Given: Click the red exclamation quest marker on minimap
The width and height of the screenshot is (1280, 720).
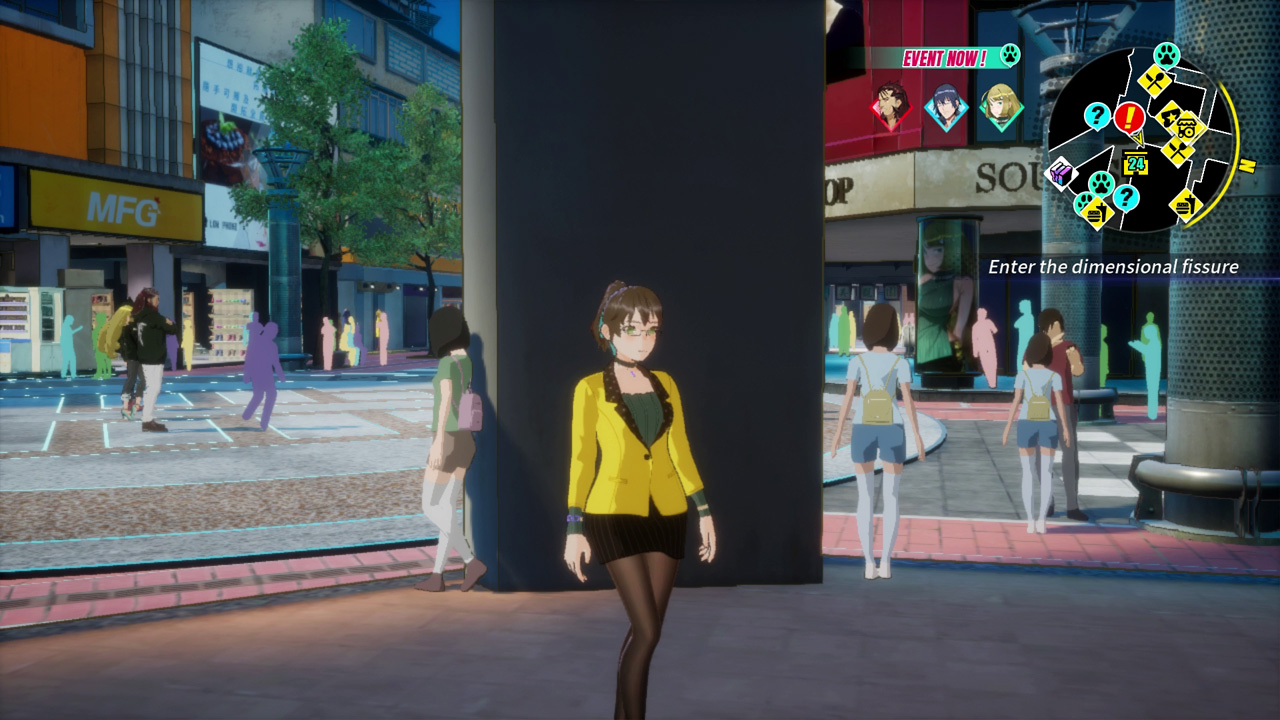Looking at the screenshot, I should pos(1129,117).
